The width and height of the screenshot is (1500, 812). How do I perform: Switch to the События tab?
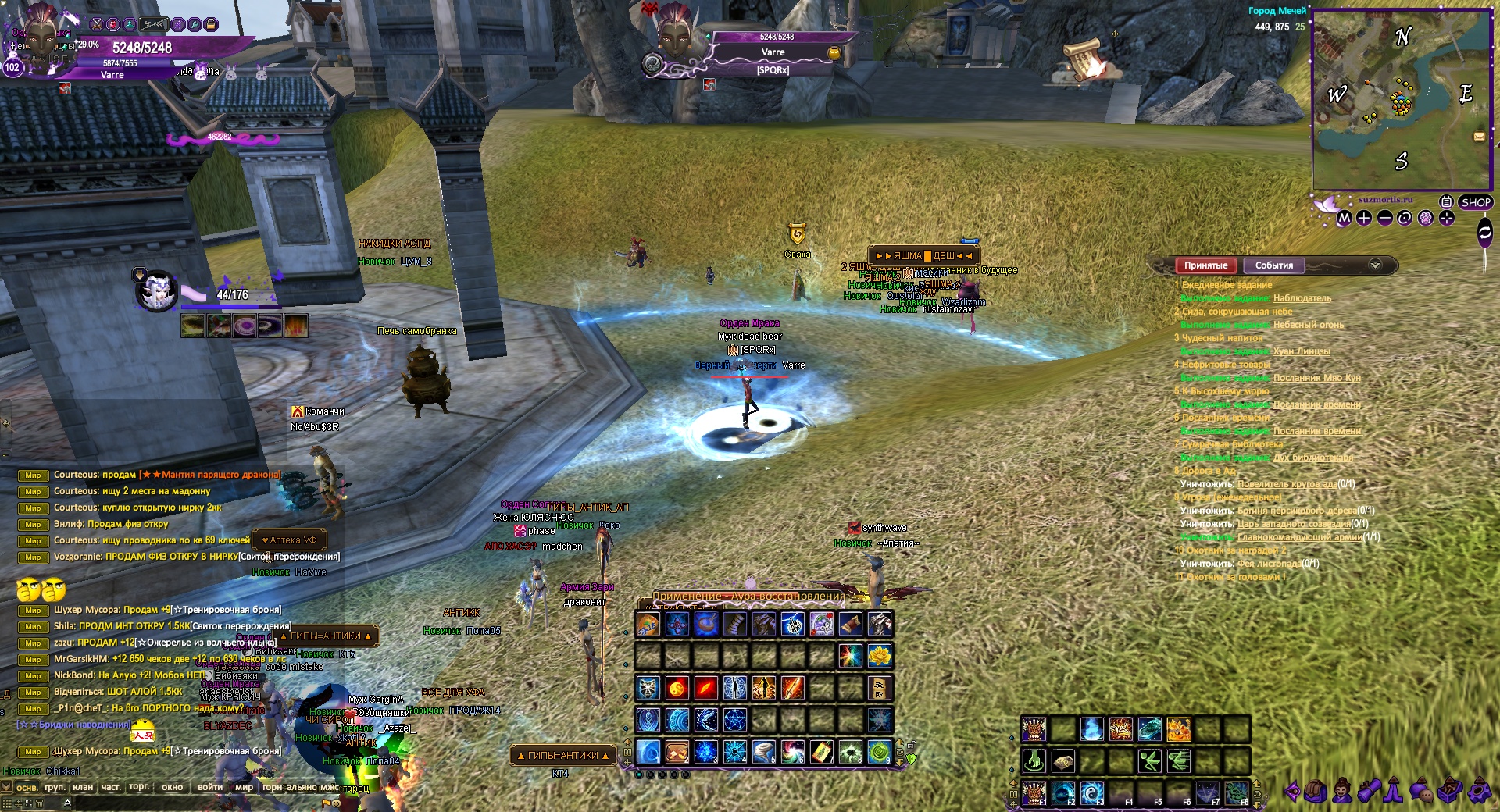click(1273, 265)
